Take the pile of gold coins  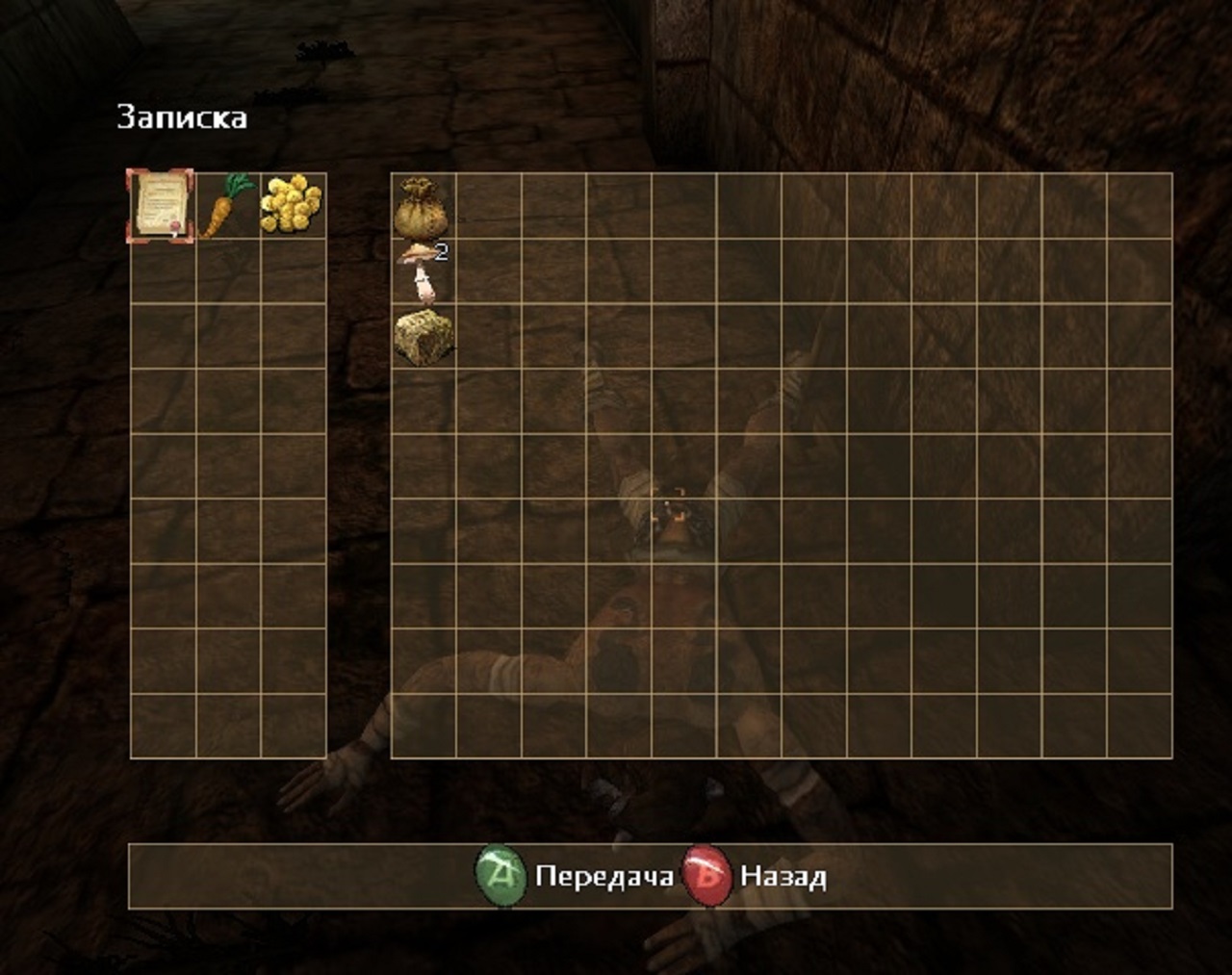coord(292,204)
